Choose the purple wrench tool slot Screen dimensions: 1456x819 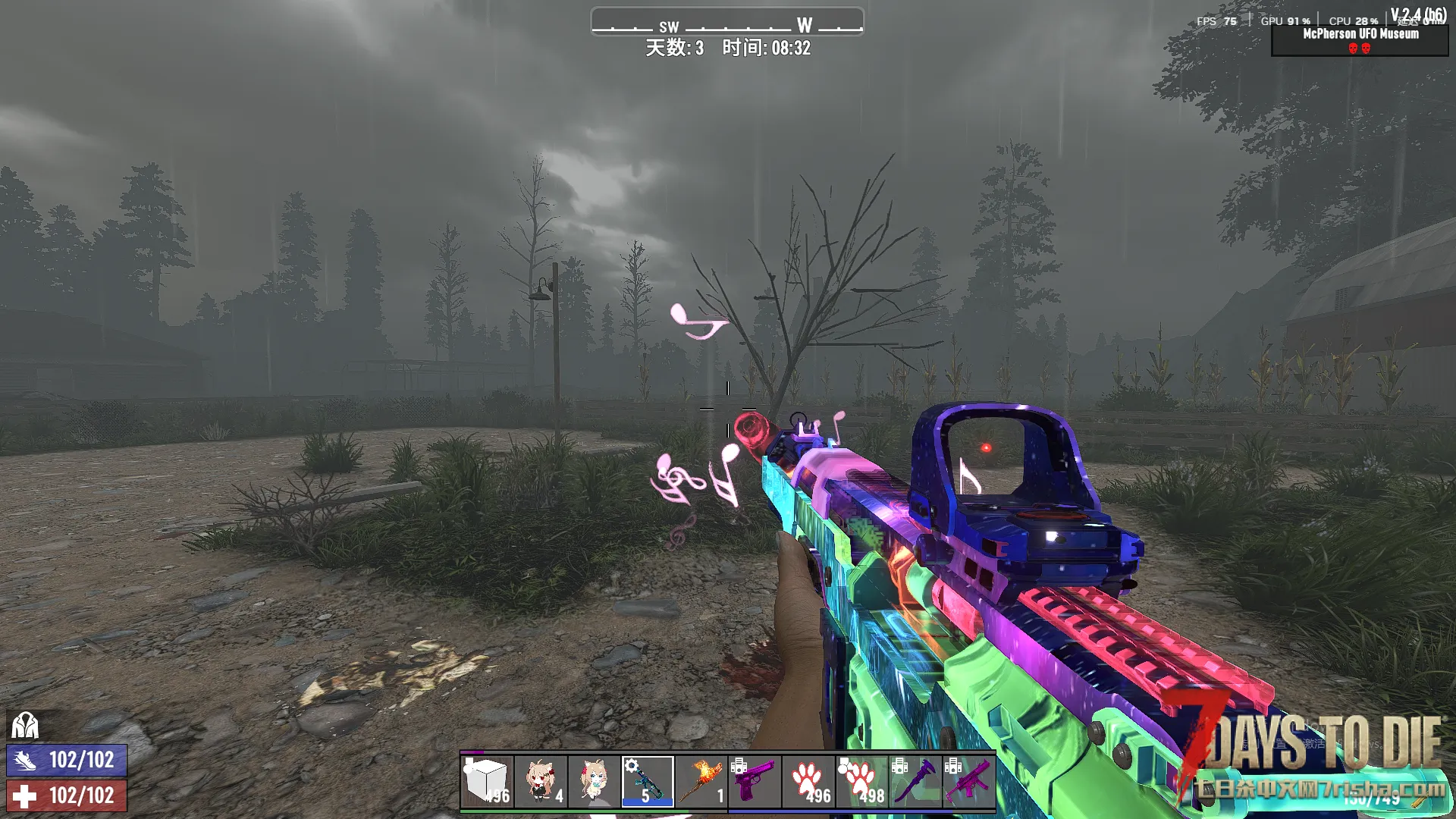(915, 781)
